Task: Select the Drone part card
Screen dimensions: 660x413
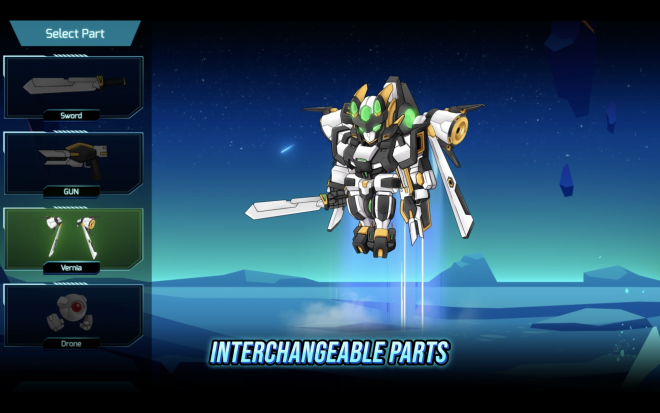Action: [73, 314]
